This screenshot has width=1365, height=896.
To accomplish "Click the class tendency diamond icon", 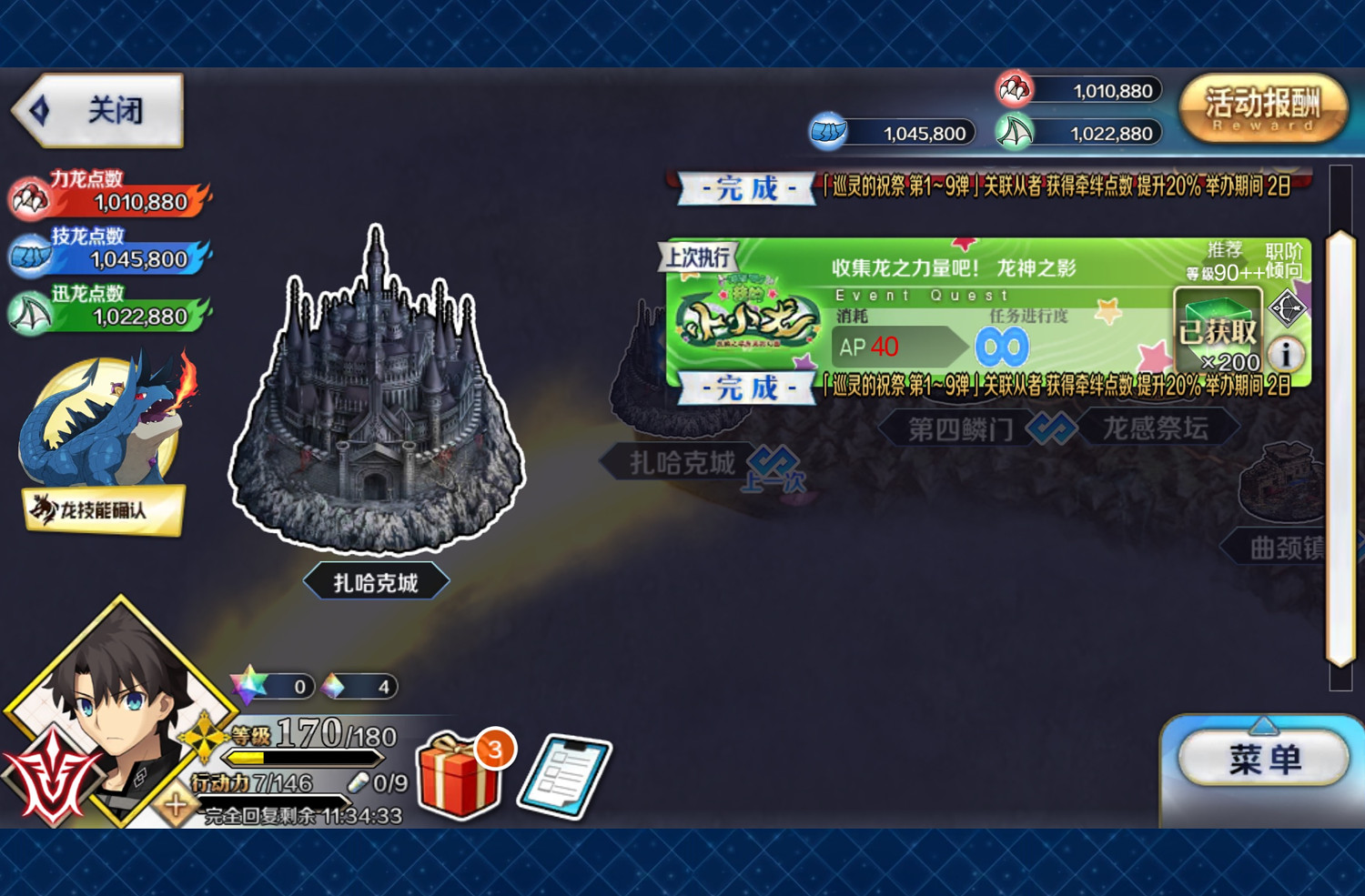I will [x=1287, y=308].
